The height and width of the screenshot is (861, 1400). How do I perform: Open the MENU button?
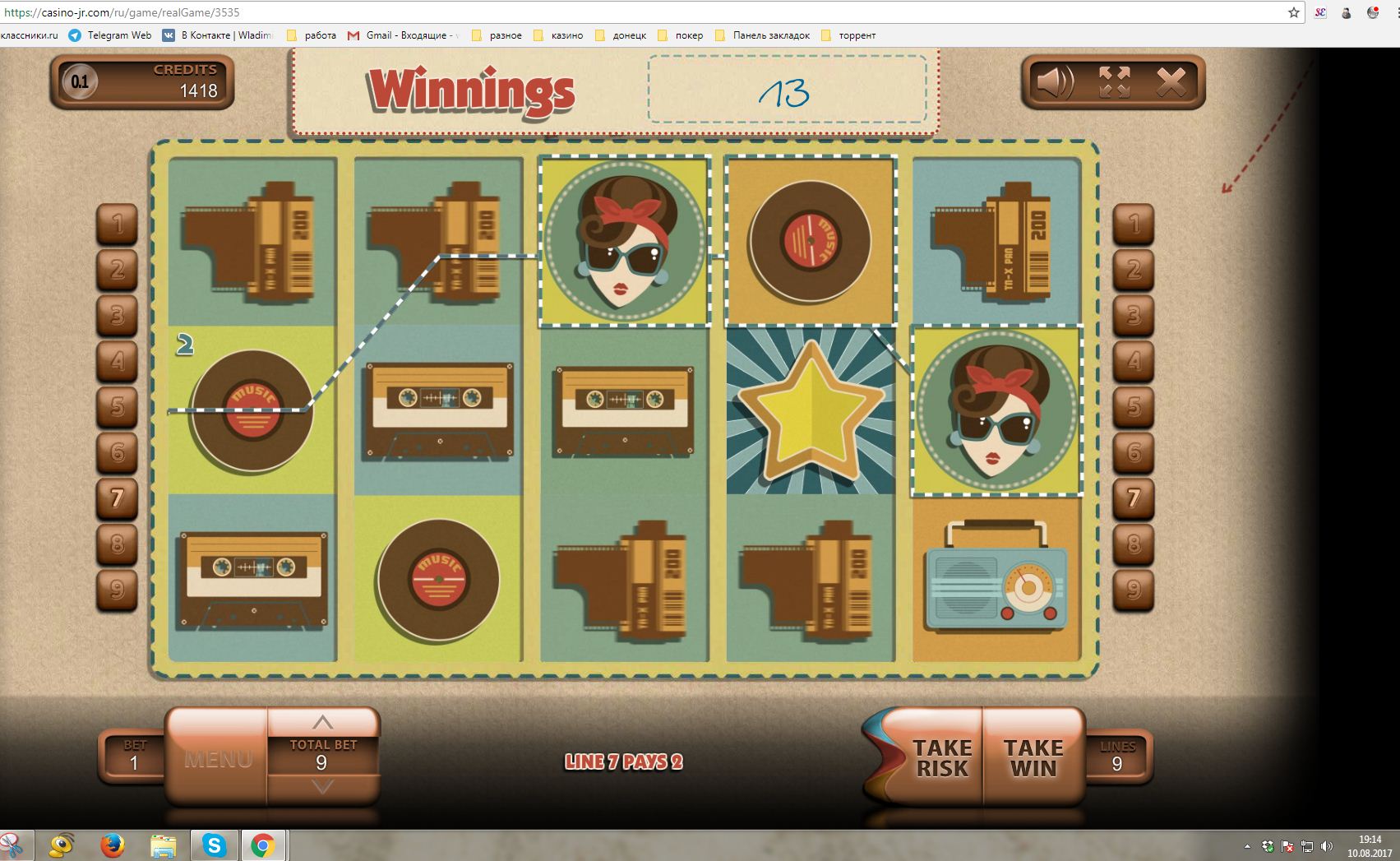click(x=218, y=758)
